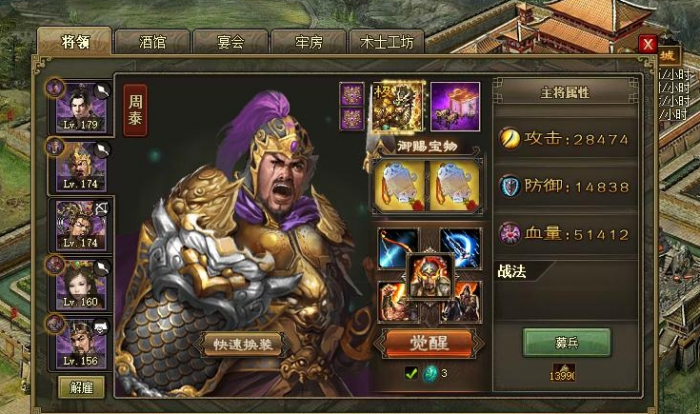
Task: Click the 解雇 dismiss button
Action: (x=81, y=387)
